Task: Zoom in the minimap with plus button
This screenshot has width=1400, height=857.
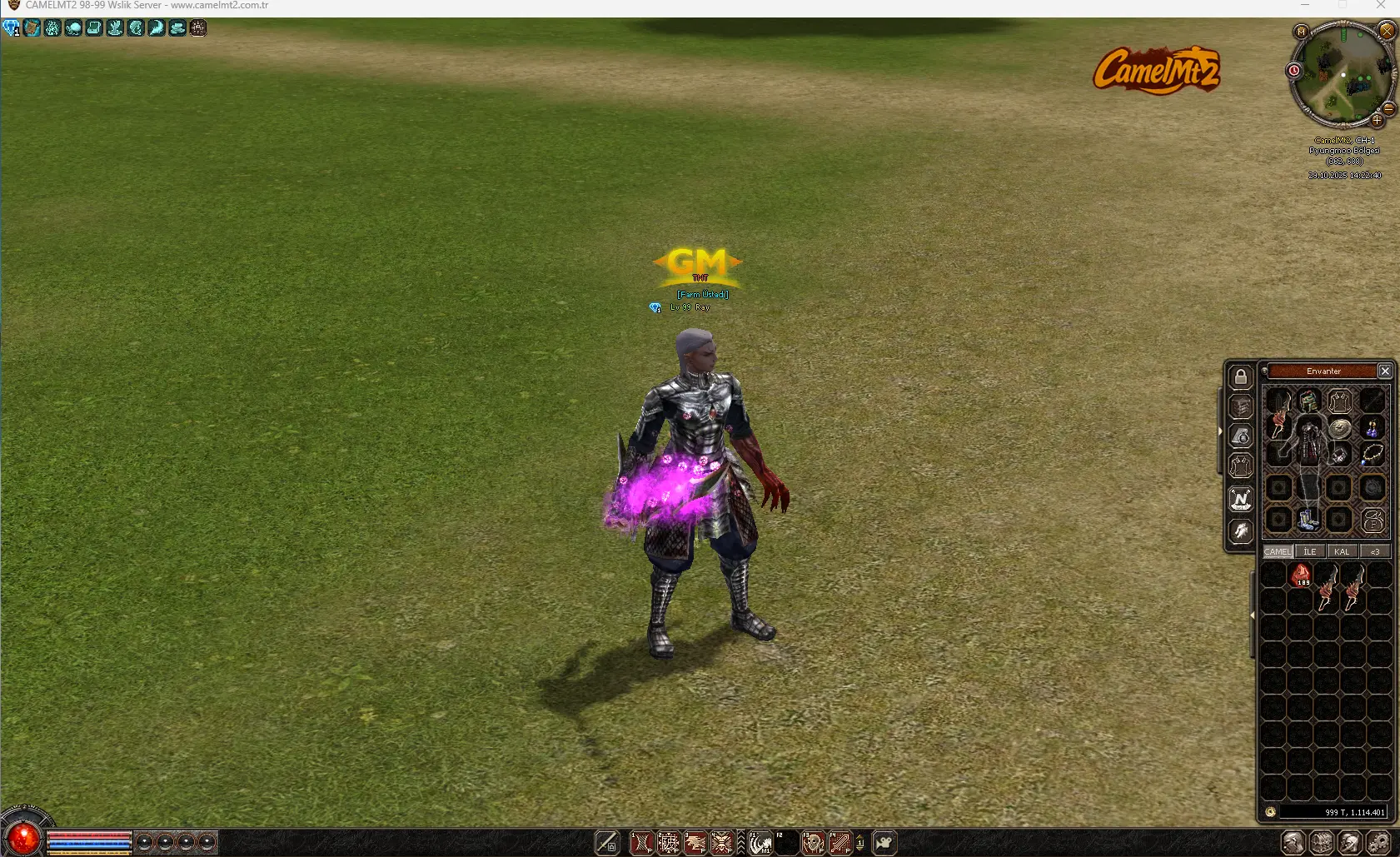Action: click(1377, 121)
